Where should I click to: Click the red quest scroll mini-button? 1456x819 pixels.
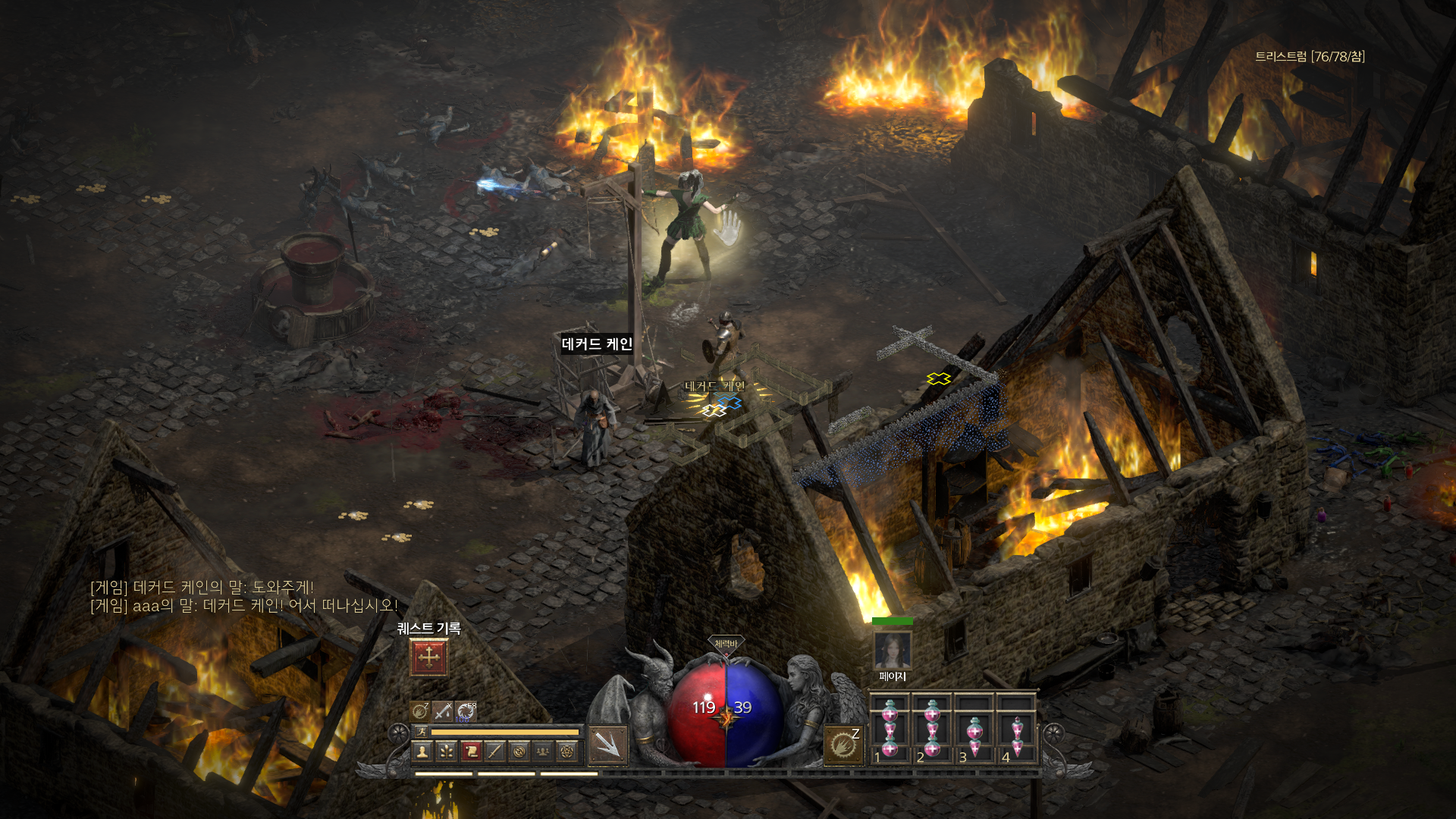coord(471,751)
